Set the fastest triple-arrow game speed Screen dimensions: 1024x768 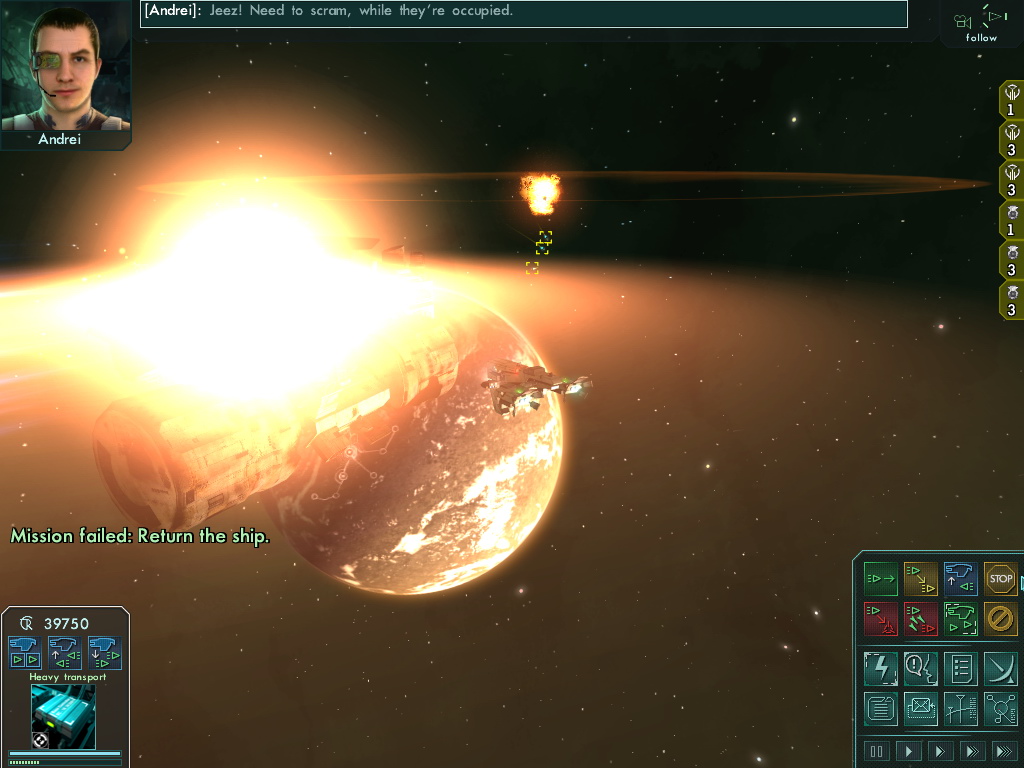[x=1003, y=751]
